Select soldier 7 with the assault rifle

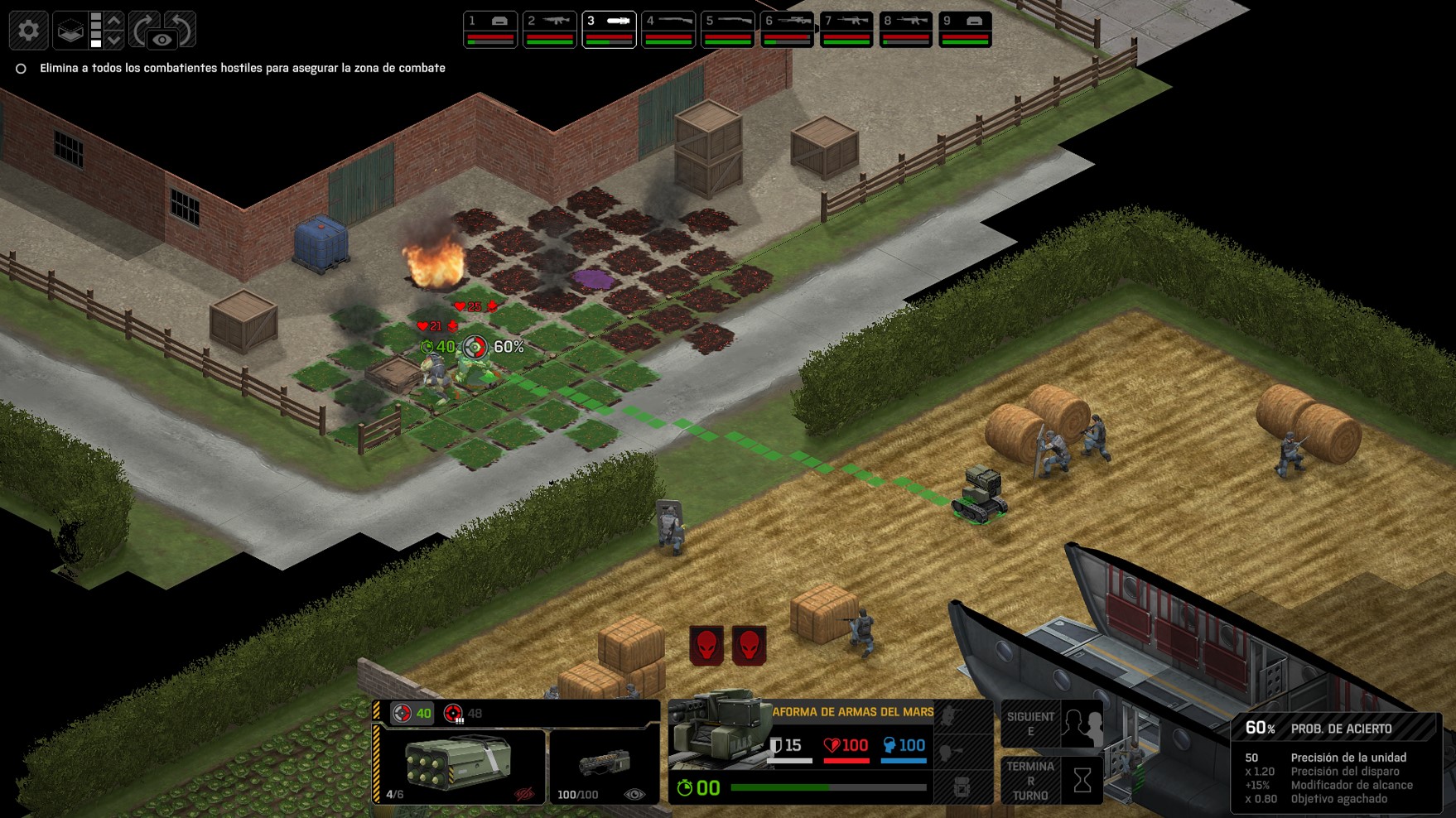(x=846, y=29)
